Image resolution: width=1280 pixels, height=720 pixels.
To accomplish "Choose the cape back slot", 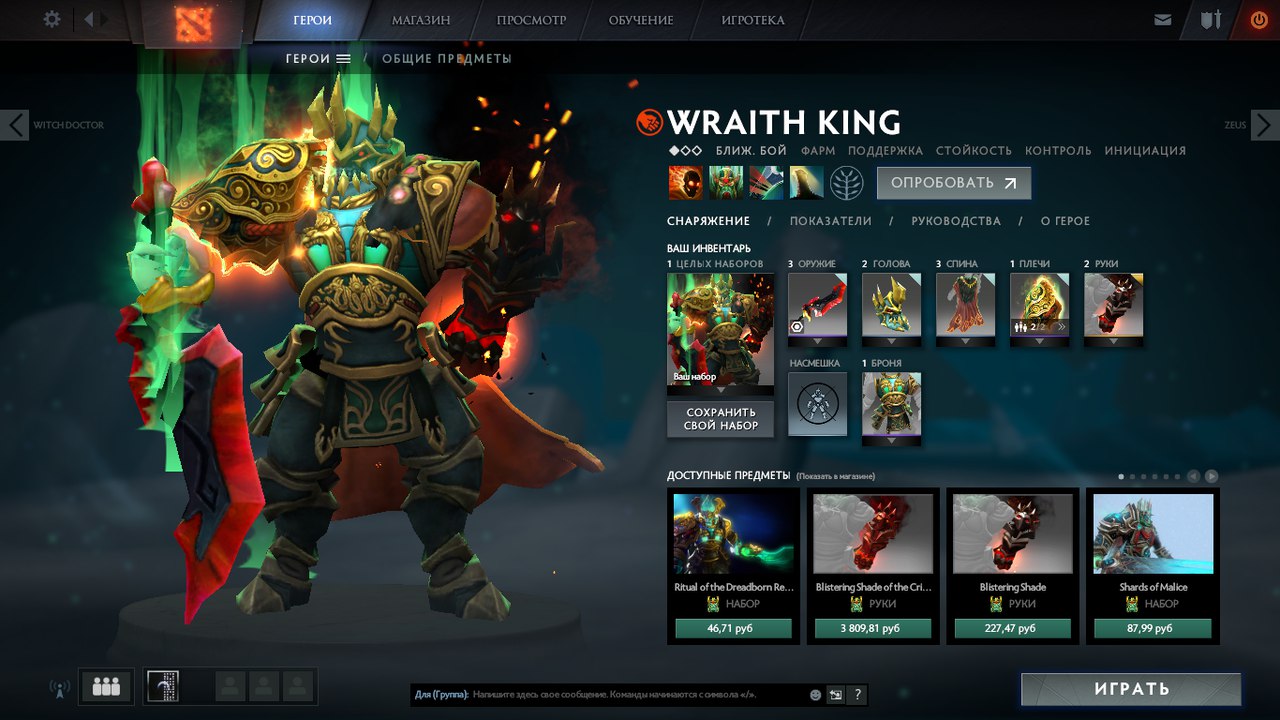I will click(x=965, y=304).
